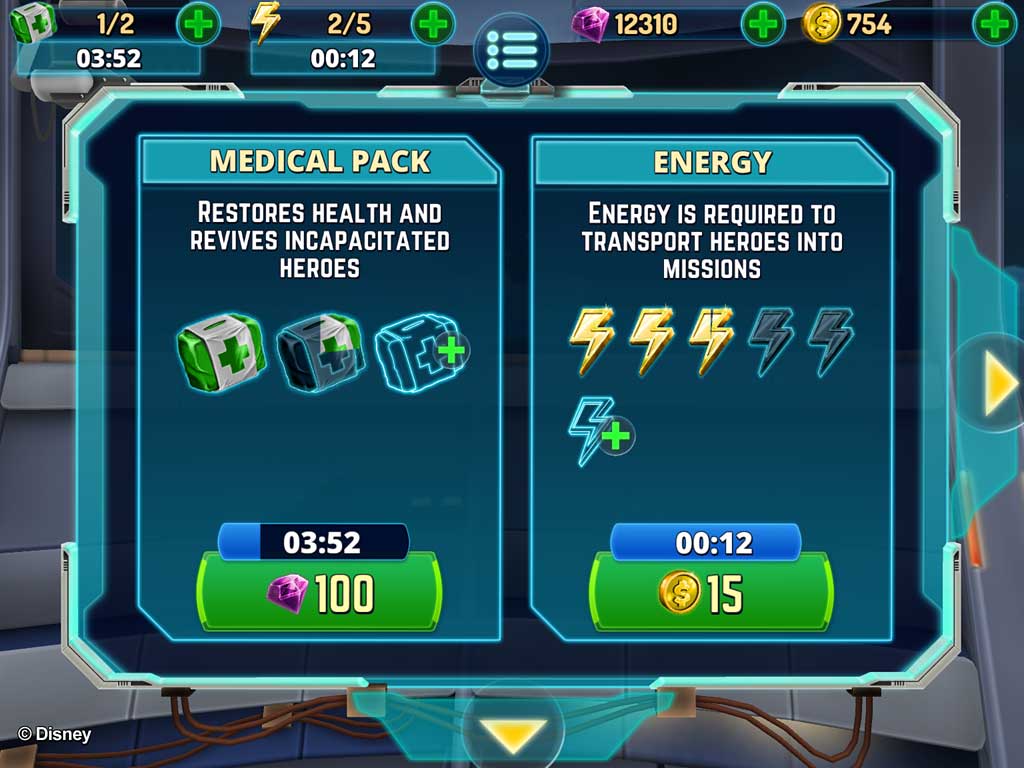Screen dimensions: 1024x768
Task: Go to the next page with right arrow
Action: (x=996, y=385)
